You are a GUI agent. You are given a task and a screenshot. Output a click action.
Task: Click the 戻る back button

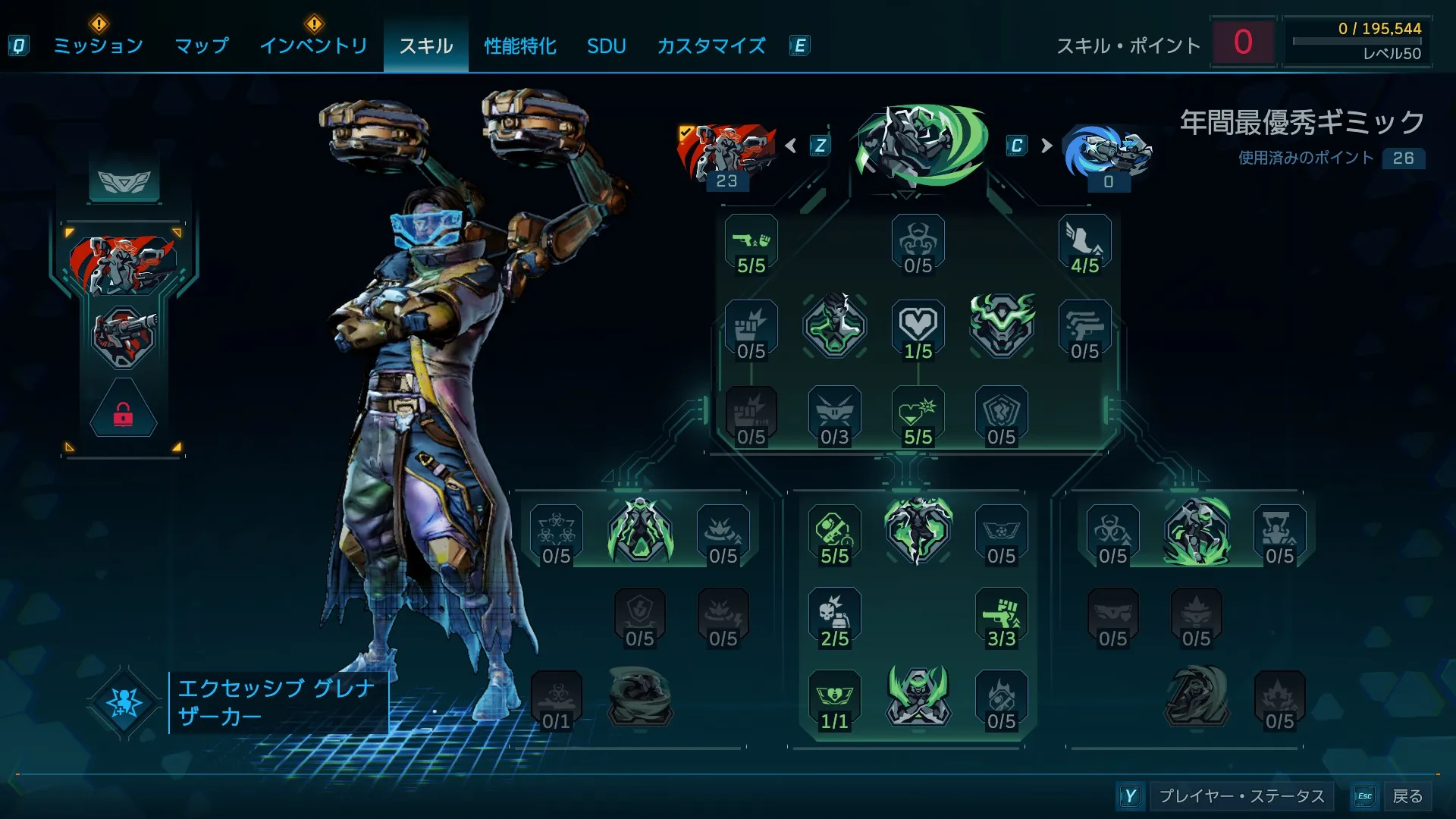point(1407,796)
